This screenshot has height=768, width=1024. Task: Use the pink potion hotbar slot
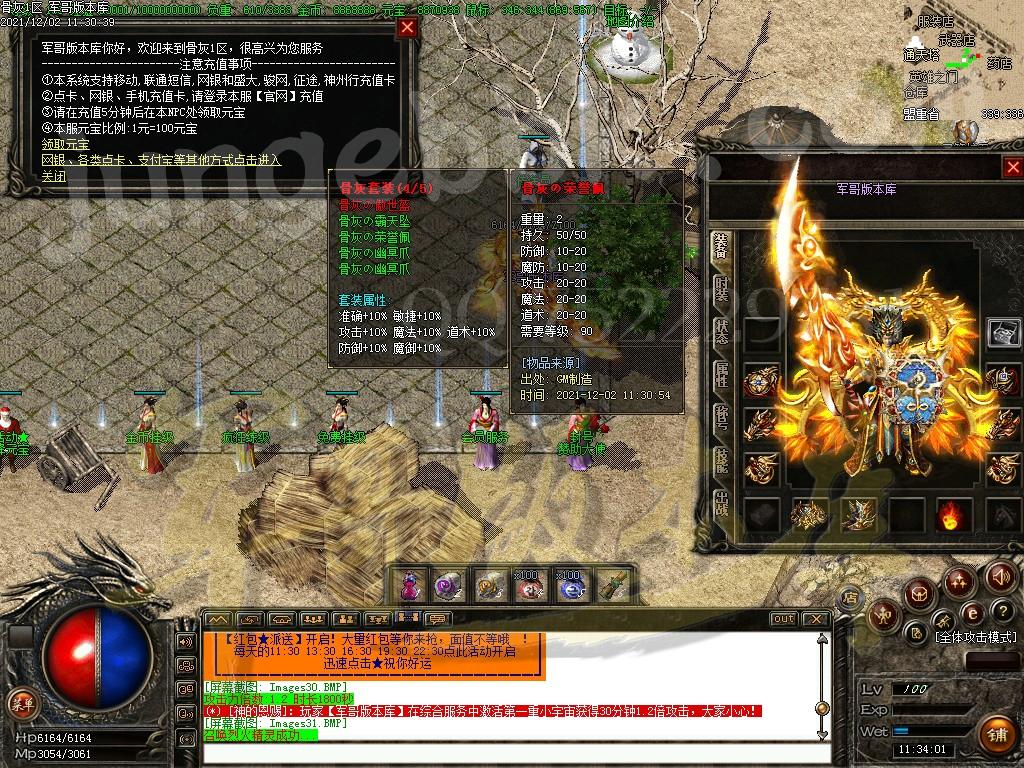click(410, 586)
